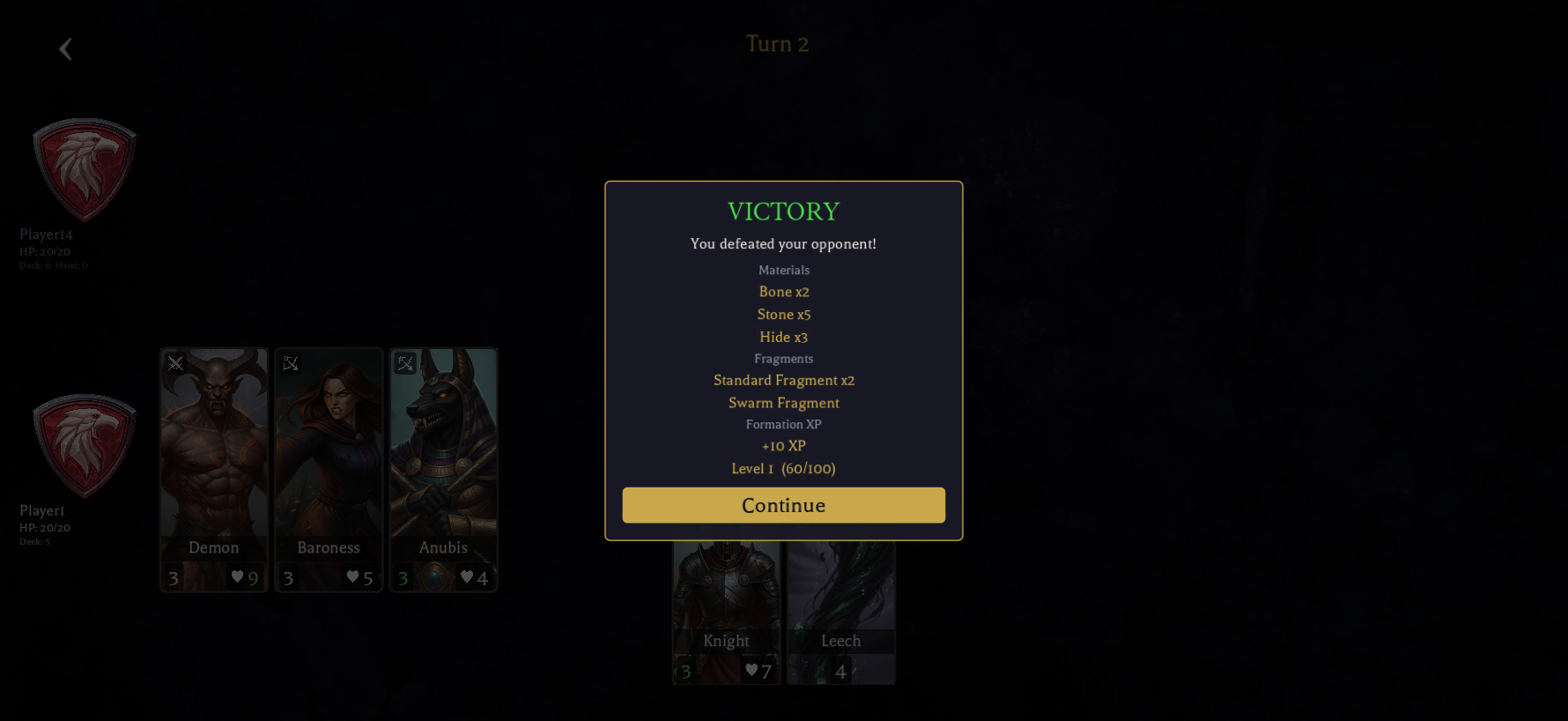Click the Swarm Fragment reward entry
The width and height of the screenshot is (1568, 721).
[x=783, y=403]
